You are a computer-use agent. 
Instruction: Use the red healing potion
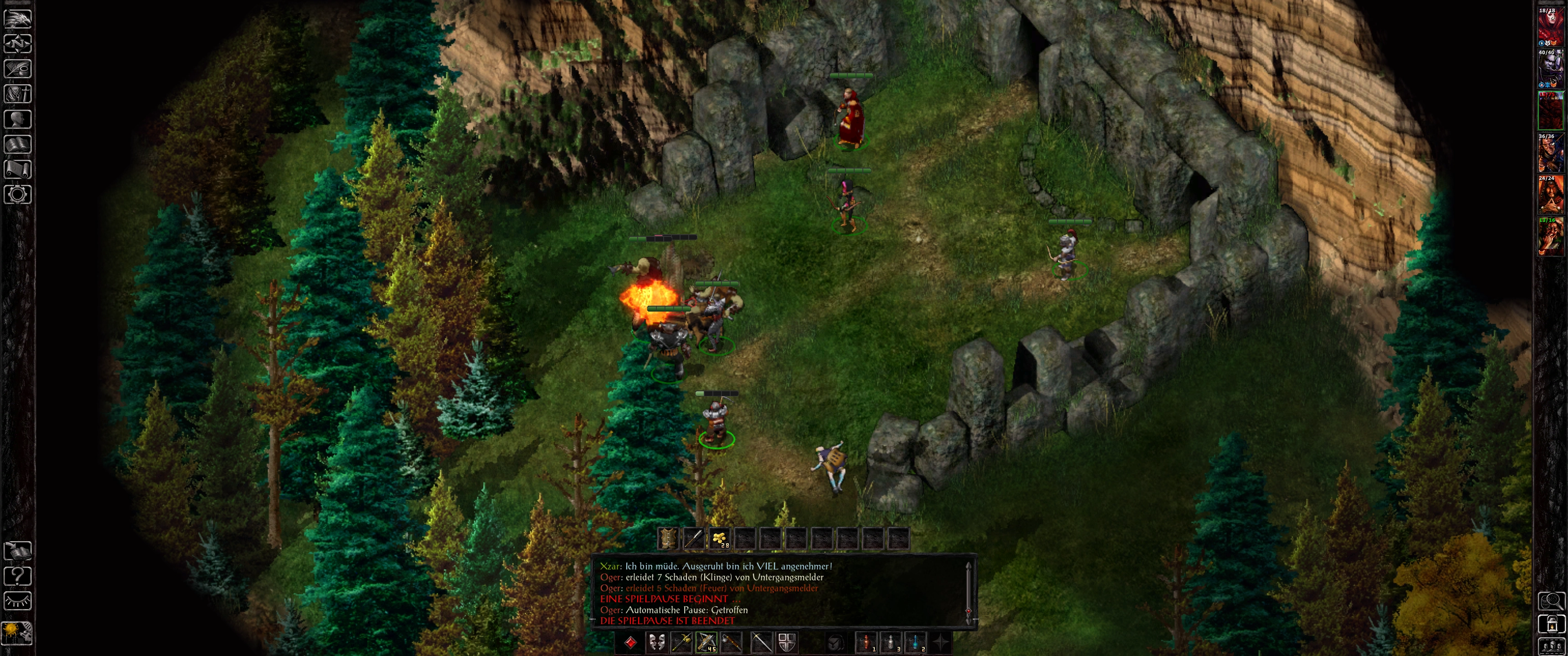pos(866,642)
